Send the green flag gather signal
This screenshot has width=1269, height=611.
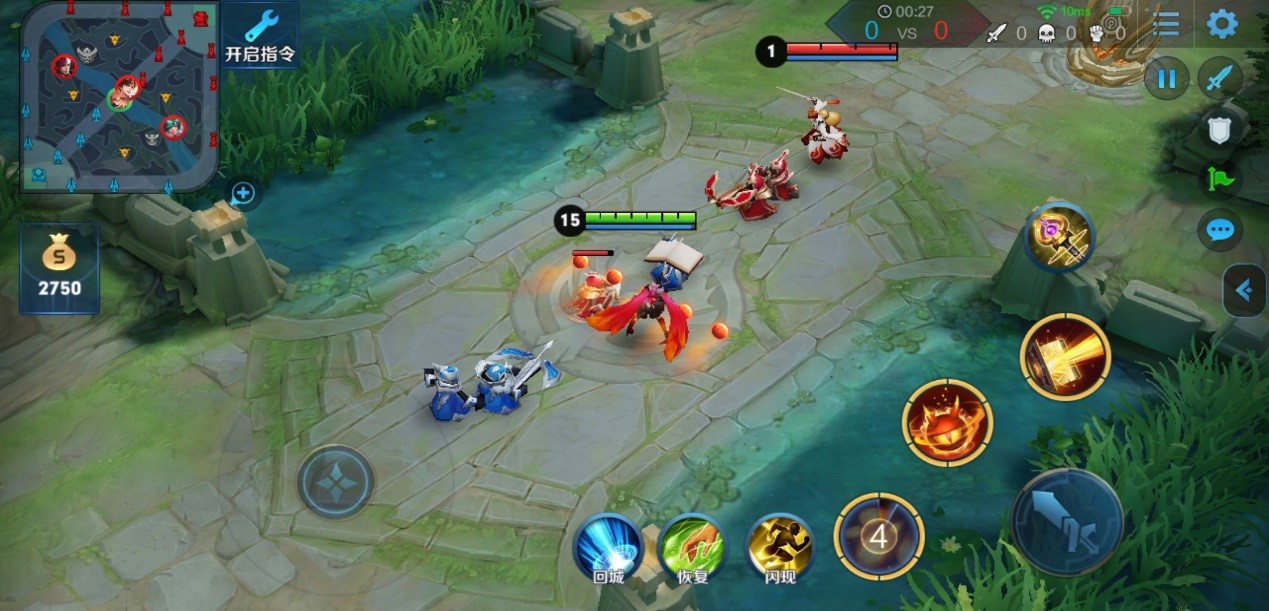click(x=1221, y=180)
